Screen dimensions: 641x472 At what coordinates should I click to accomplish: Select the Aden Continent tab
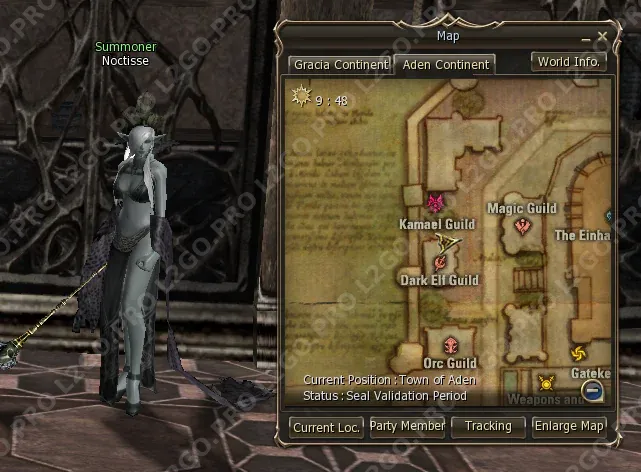(444, 65)
